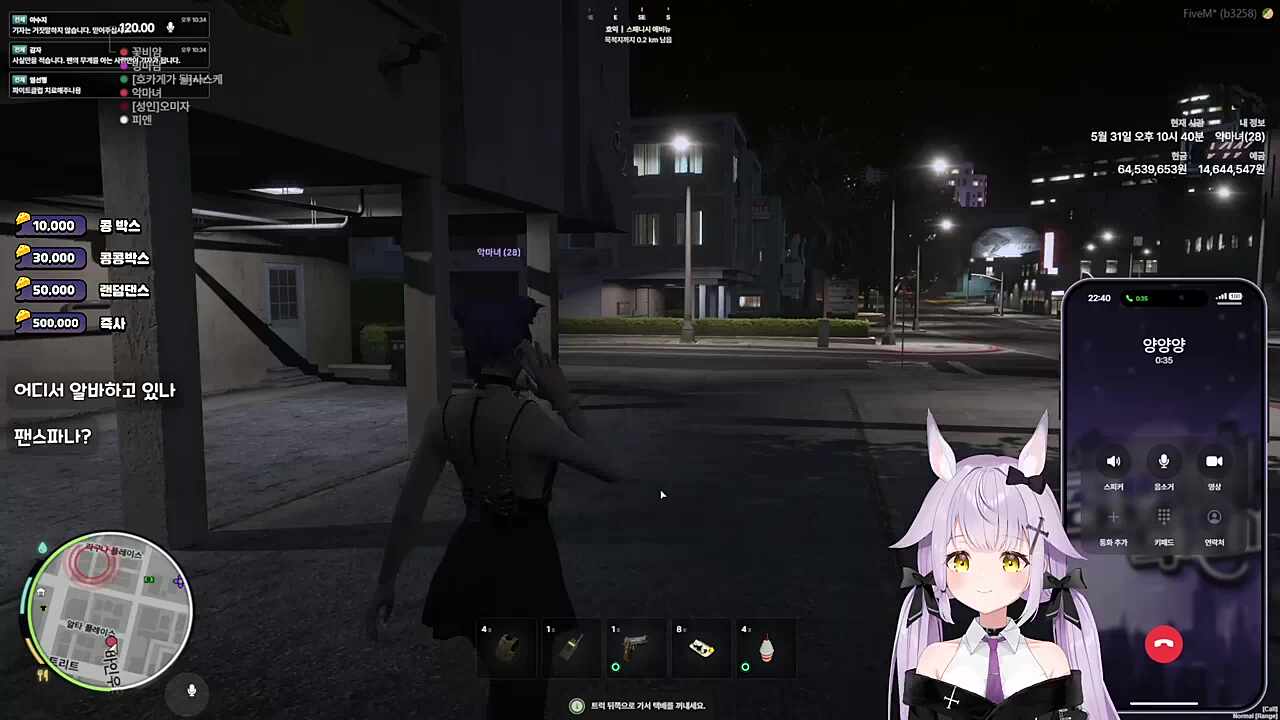Screen dimensions: 1280x720
Task: Select the walkie-talkie radio hotbar slot
Action: (x=573, y=648)
